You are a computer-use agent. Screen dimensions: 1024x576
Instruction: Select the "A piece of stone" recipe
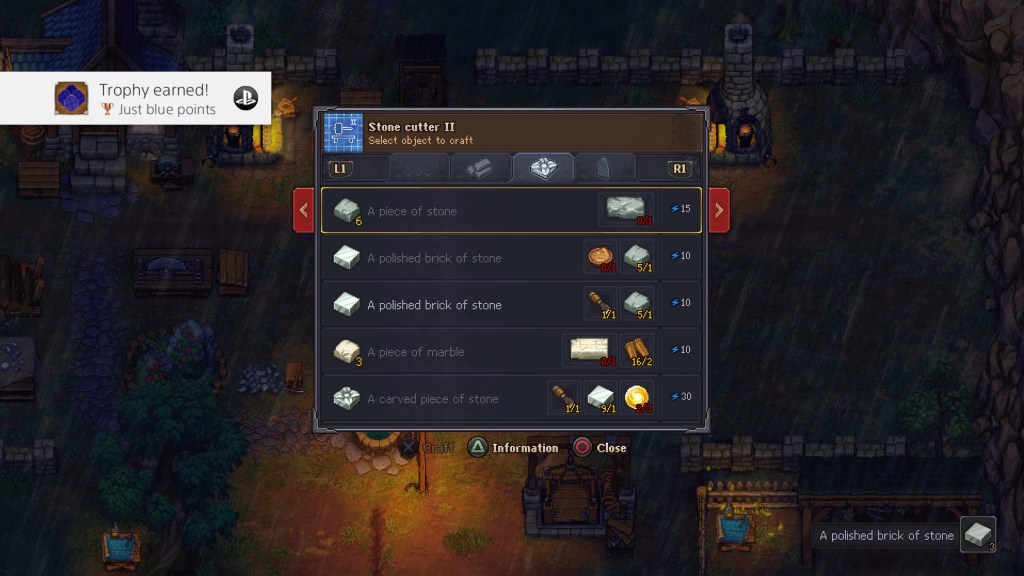point(510,210)
